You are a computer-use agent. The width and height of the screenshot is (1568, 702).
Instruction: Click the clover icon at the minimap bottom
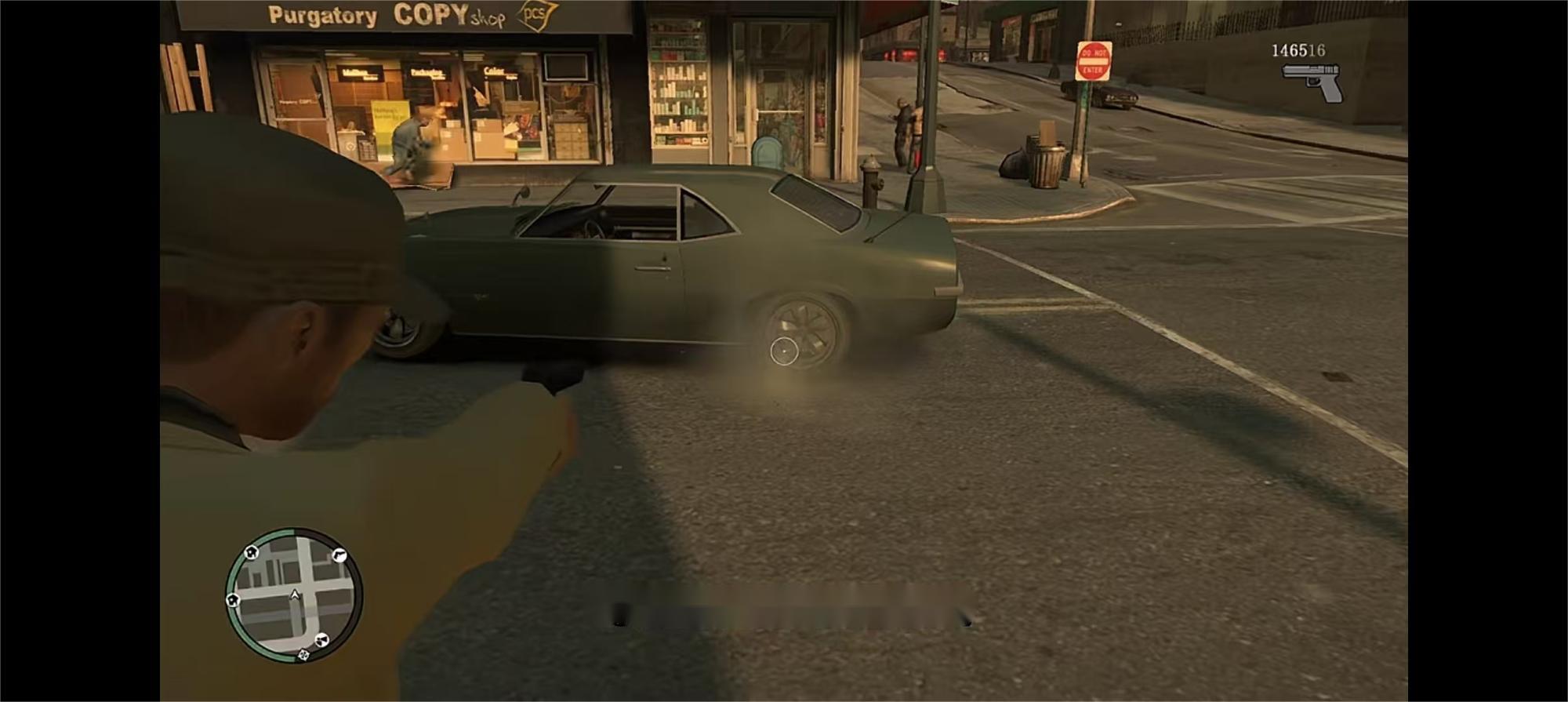303,655
